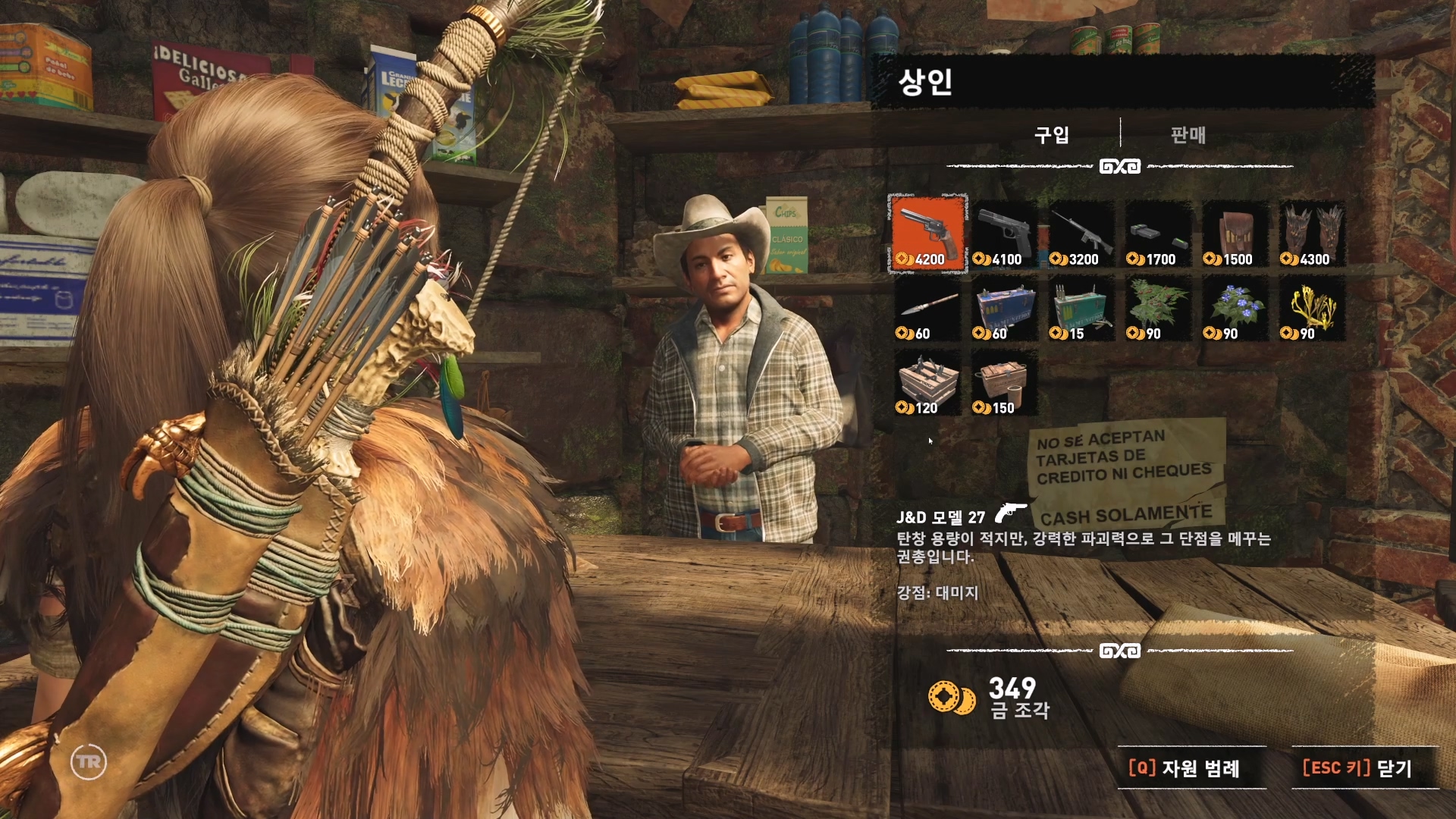Viewport: 1456px width, 819px height.
Task: Select the J&D revolver priced 4200
Action: click(927, 233)
